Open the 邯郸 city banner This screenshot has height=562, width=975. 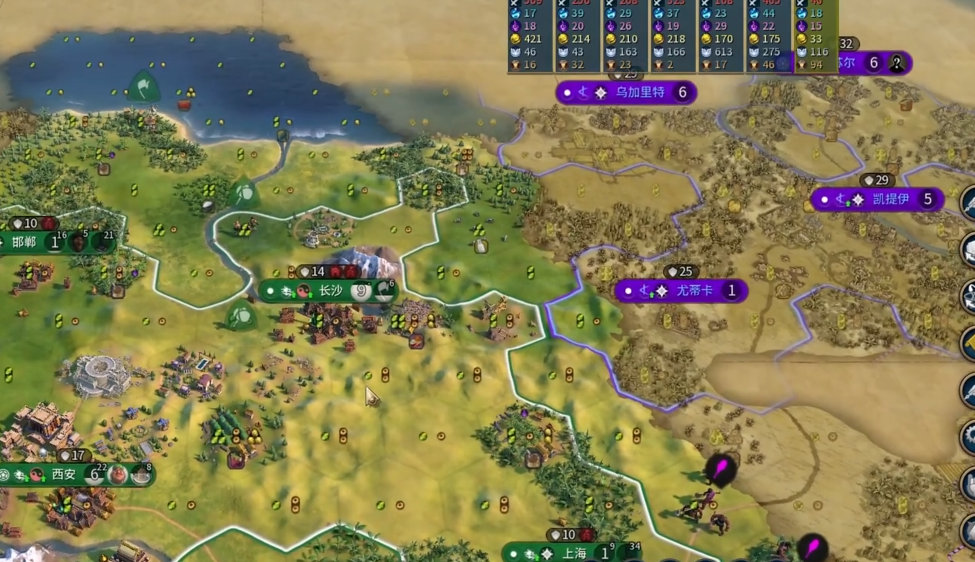pyautogui.click(x=25, y=242)
